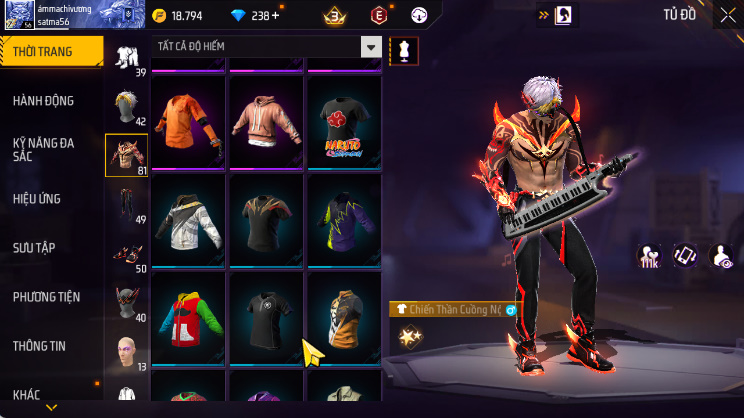Select the Kỹ Năng Đa Sắc section

click(x=44, y=150)
